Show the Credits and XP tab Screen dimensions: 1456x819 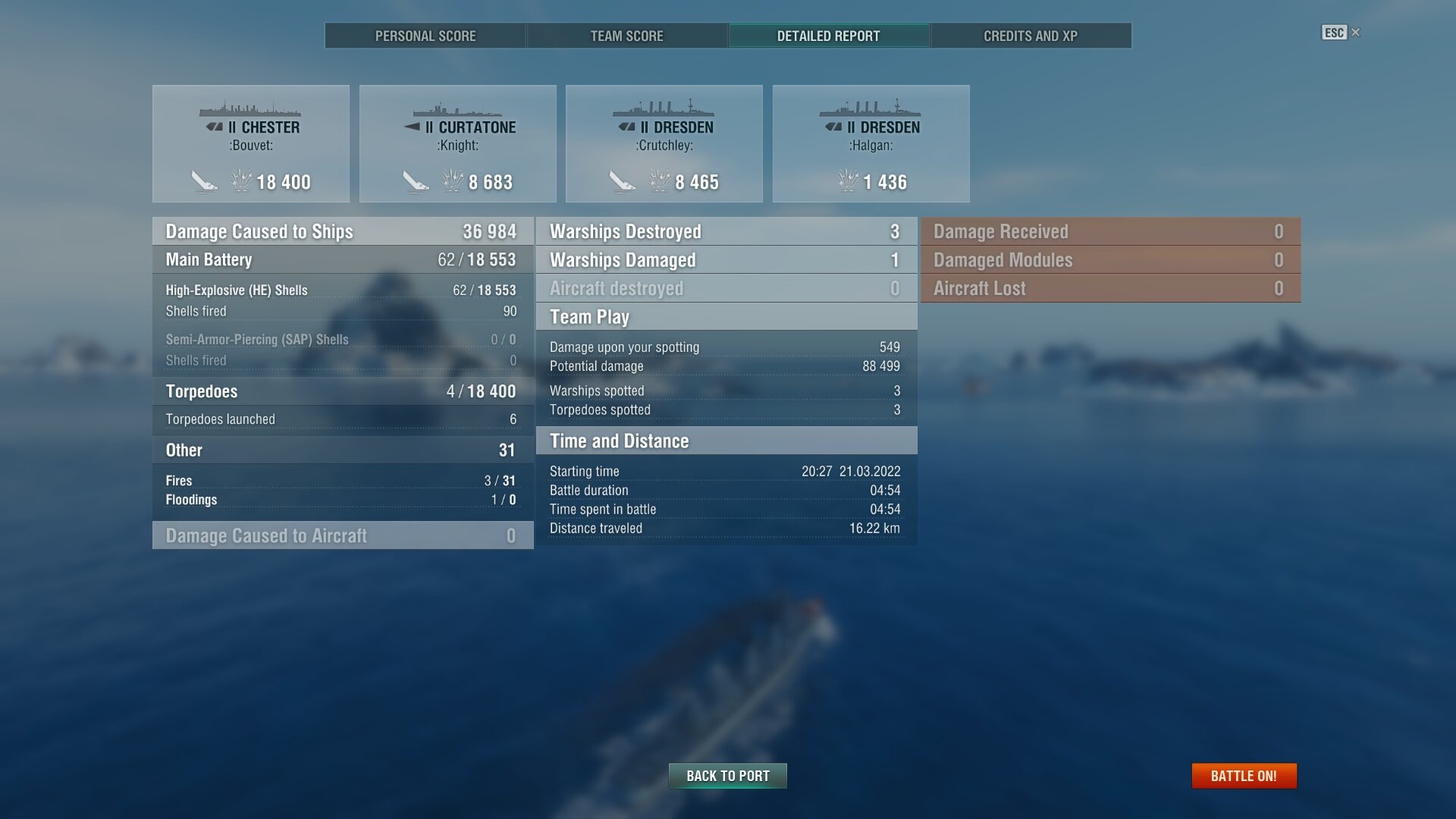click(1030, 36)
